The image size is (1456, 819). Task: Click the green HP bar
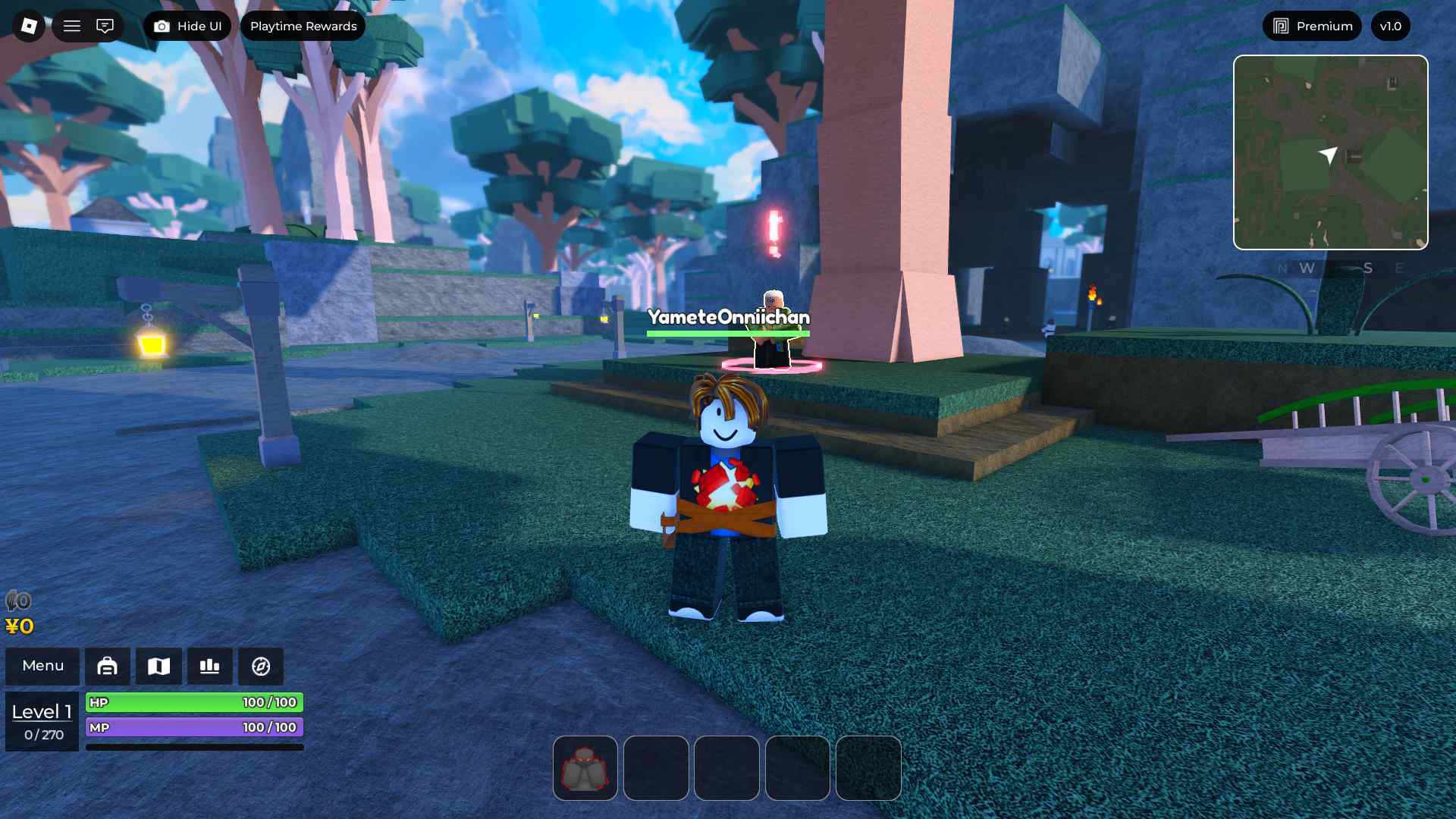tap(194, 702)
